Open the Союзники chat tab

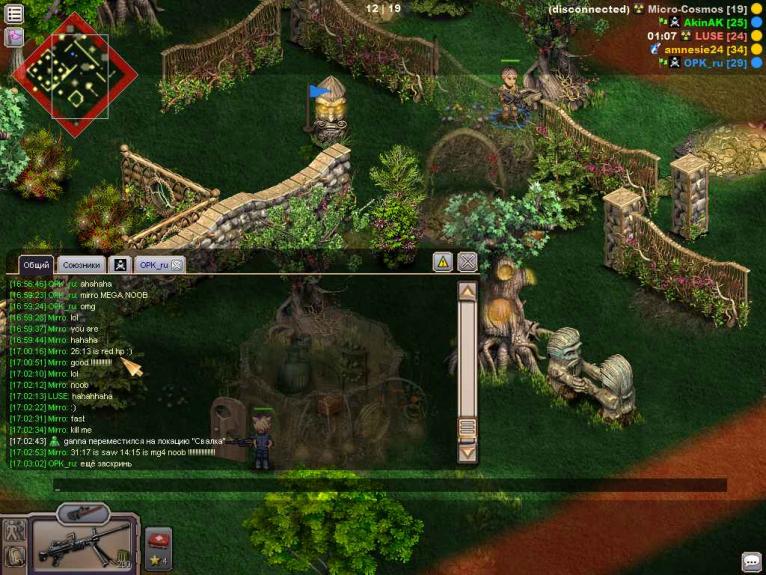click(81, 264)
